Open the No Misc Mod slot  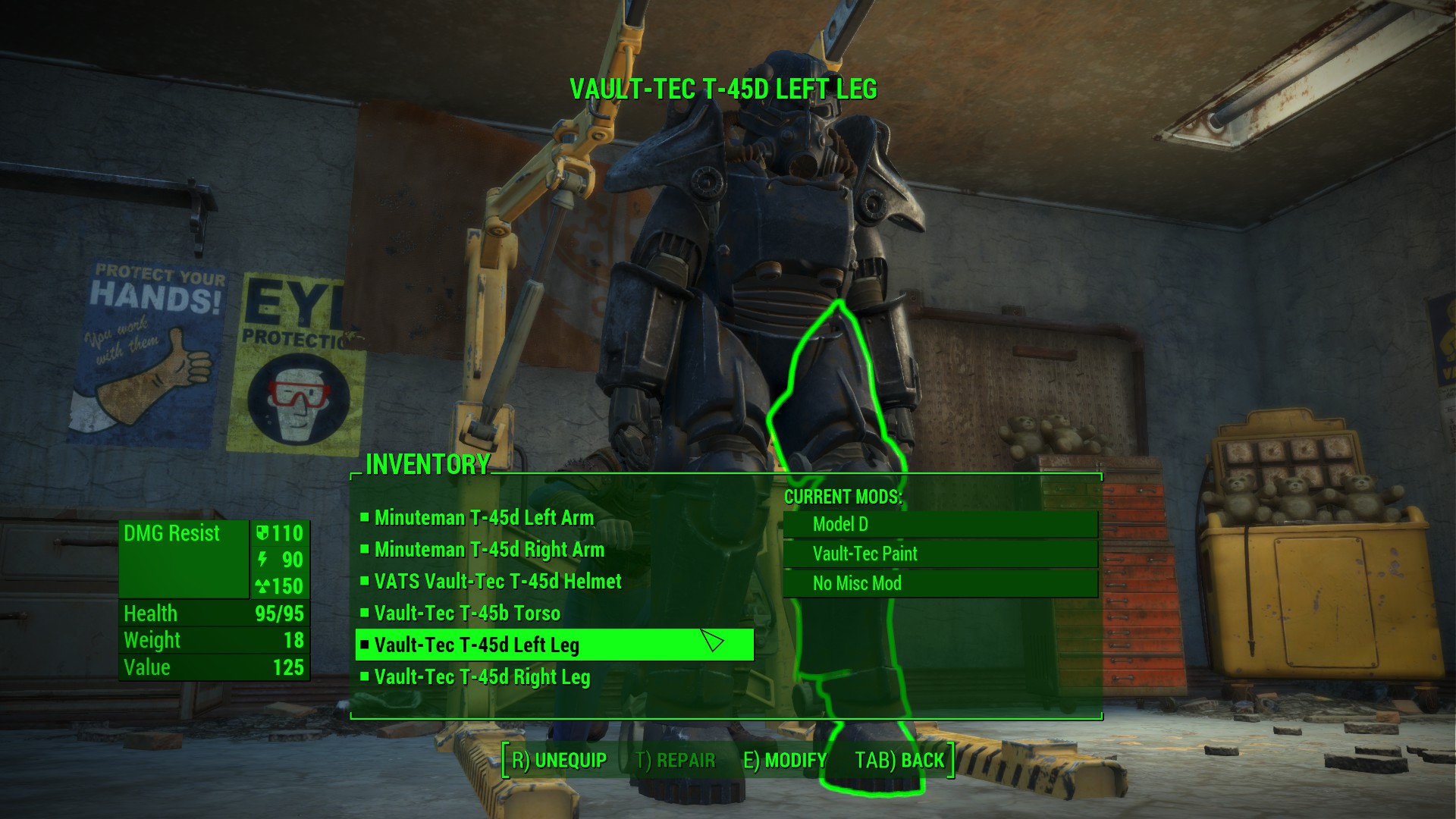940,583
